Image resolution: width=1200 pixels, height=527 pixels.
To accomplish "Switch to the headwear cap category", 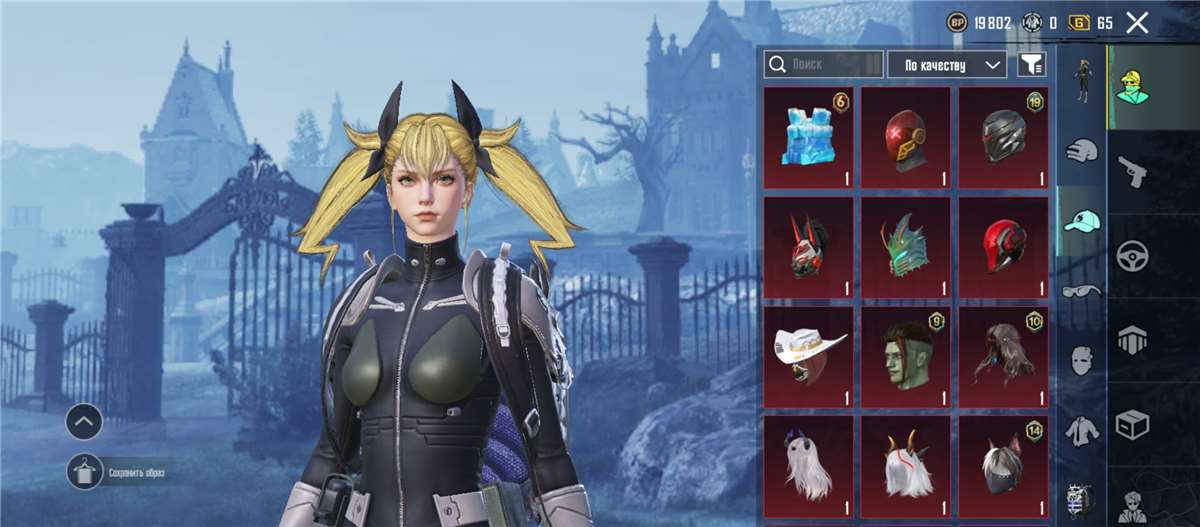I will click(1082, 221).
